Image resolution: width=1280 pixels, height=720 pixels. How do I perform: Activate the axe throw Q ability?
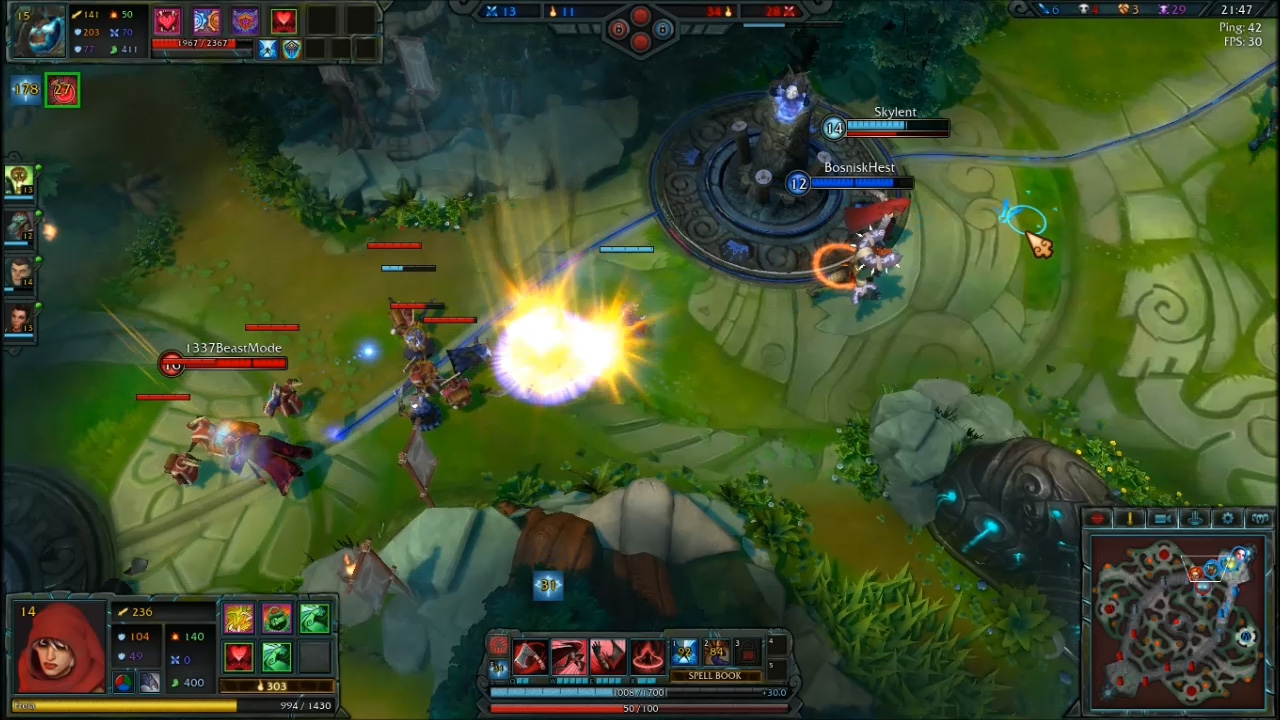530,657
